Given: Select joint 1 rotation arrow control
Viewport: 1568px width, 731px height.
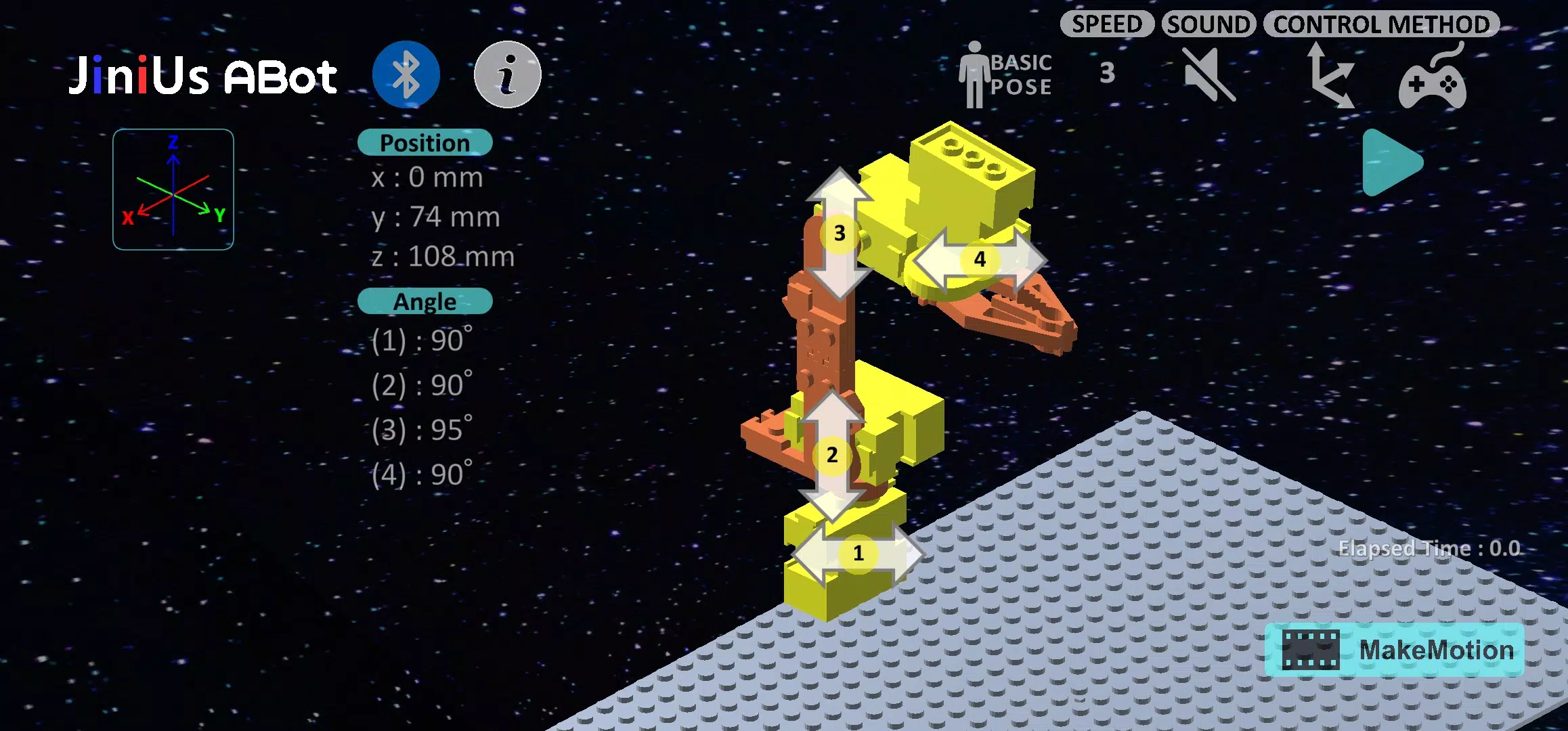Looking at the screenshot, I should pyautogui.click(x=858, y=554).
